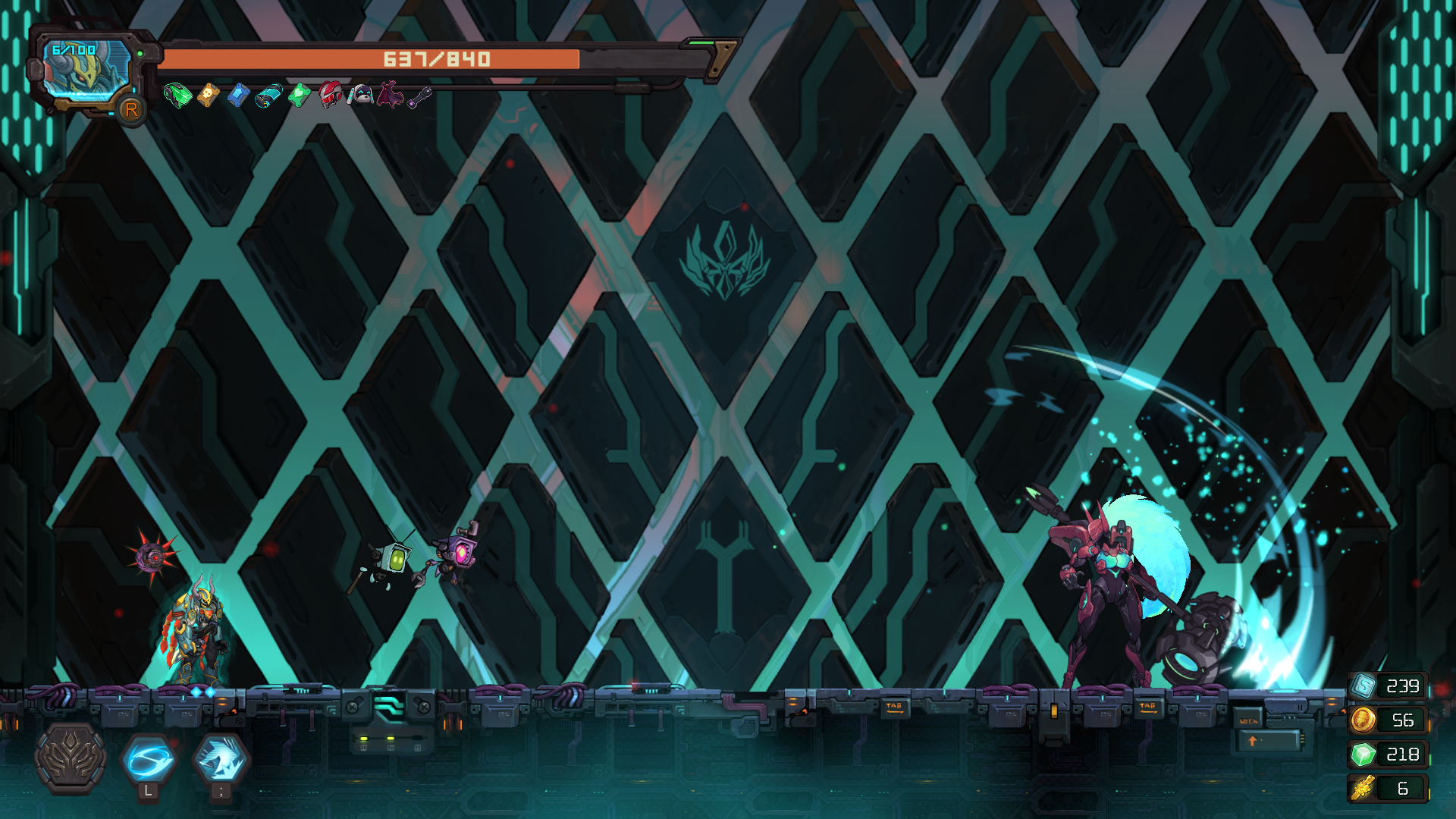The height and width of the screenshot is (819, 1456).
Task: Click the blue S-chip currency icon
Action: 1363,686
